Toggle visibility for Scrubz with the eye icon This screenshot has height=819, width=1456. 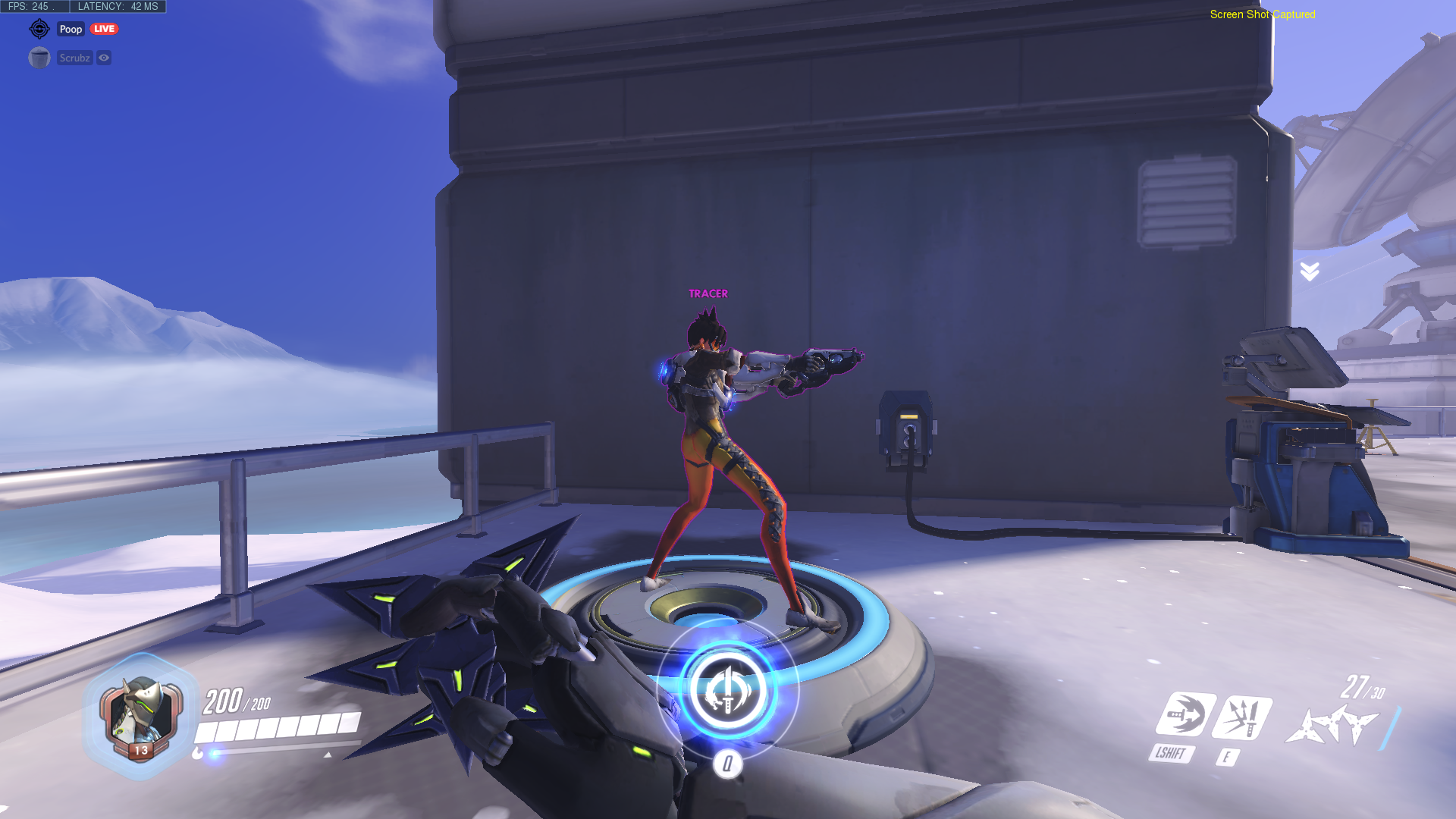[104, 58]
